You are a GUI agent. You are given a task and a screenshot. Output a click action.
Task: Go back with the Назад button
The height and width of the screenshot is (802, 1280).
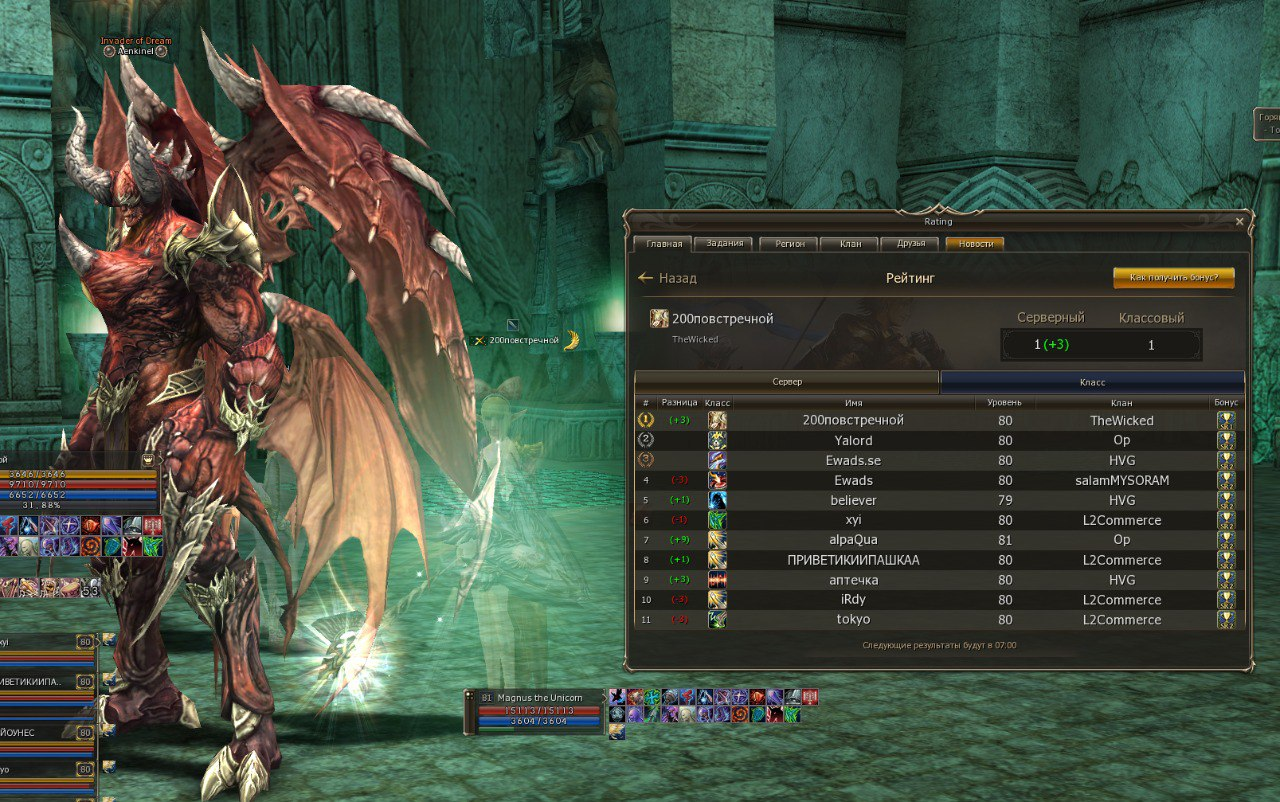tap(667, 278)
